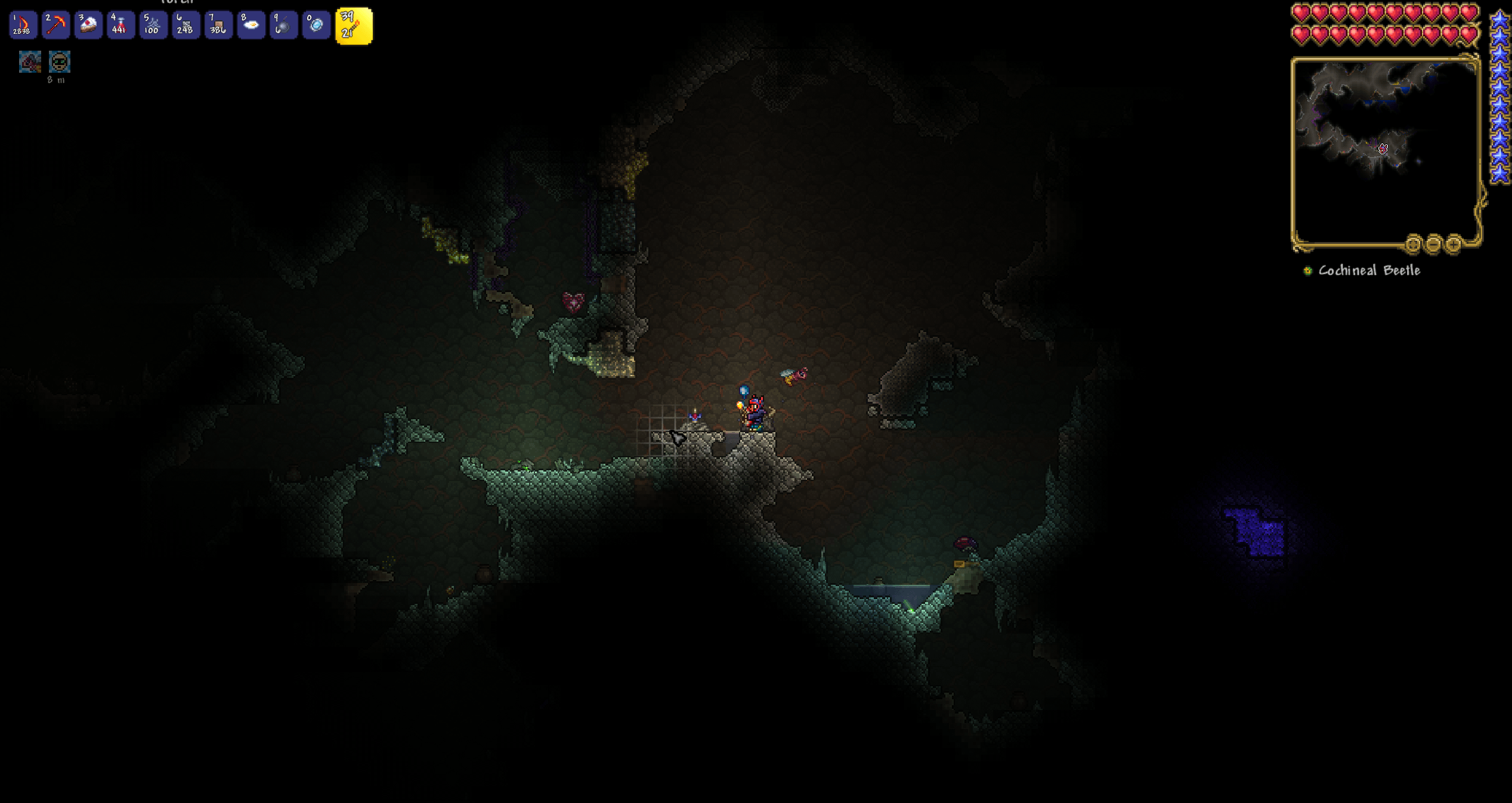Click the highlighted torch slot
The width and height of the screenshot is (1512, 803).
pos(354,26)
